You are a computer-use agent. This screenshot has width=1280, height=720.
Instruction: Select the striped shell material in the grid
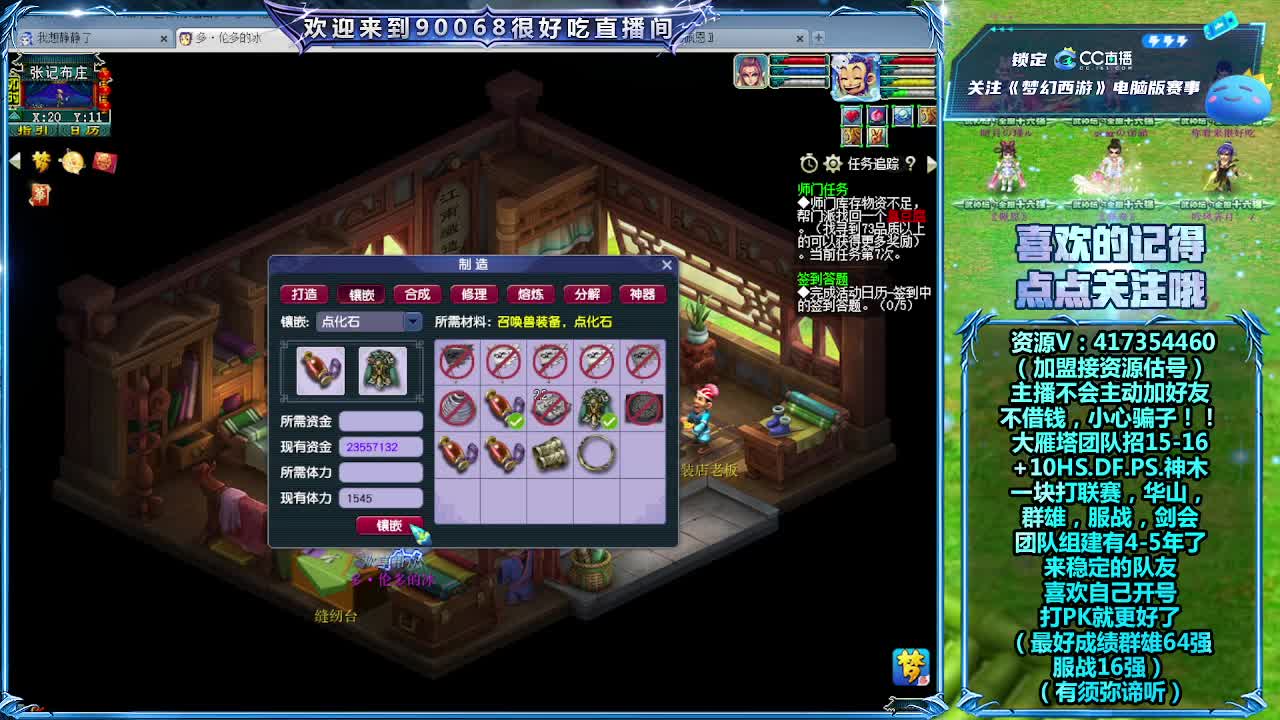click(458, 408)
